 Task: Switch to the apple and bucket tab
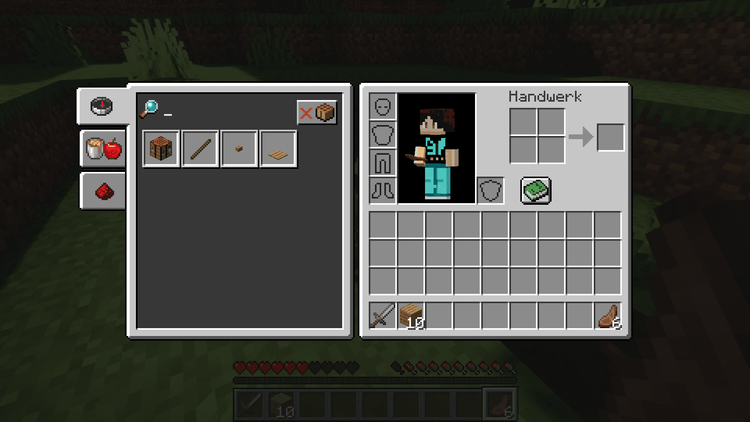pyautogui.click(x=103, y=149)
